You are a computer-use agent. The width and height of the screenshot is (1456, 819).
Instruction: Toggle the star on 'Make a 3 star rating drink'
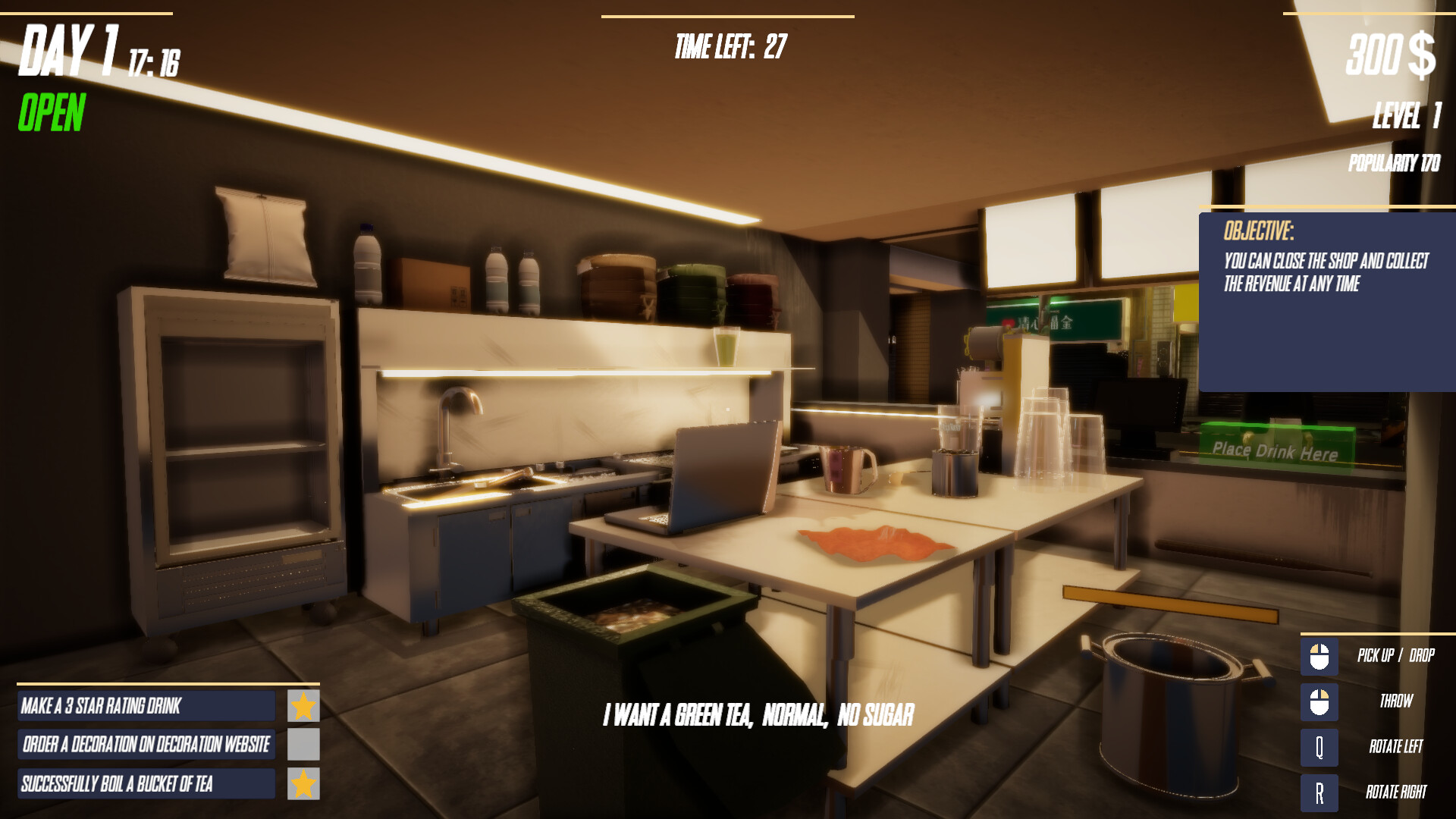pos(303,706)
